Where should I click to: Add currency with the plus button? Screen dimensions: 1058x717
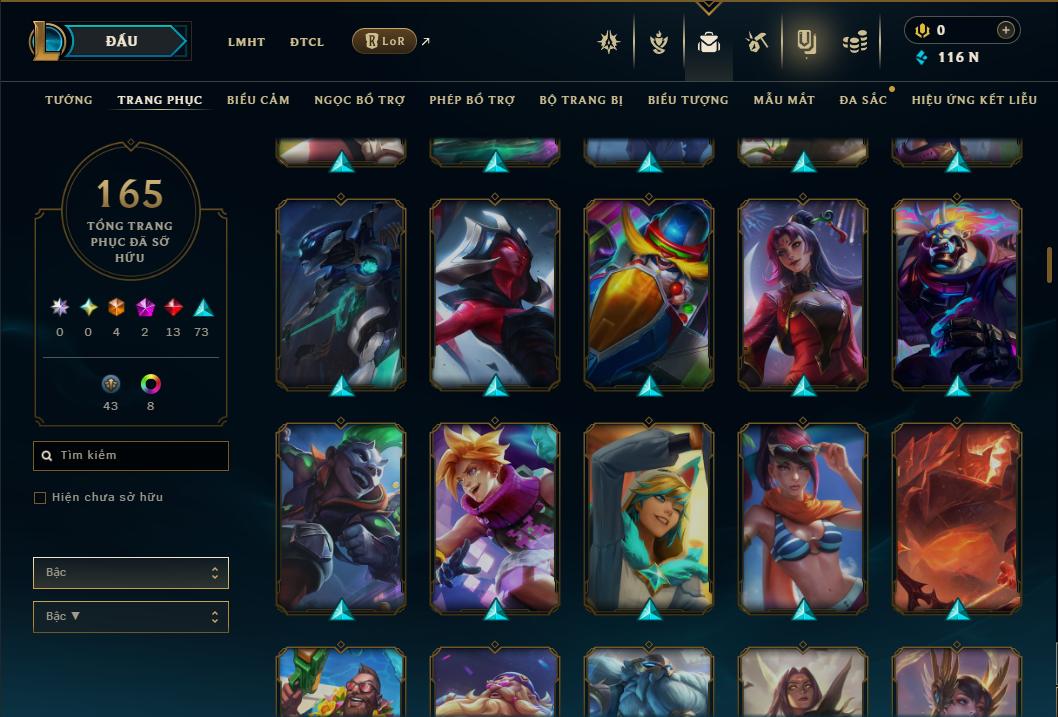point(1005,30)
